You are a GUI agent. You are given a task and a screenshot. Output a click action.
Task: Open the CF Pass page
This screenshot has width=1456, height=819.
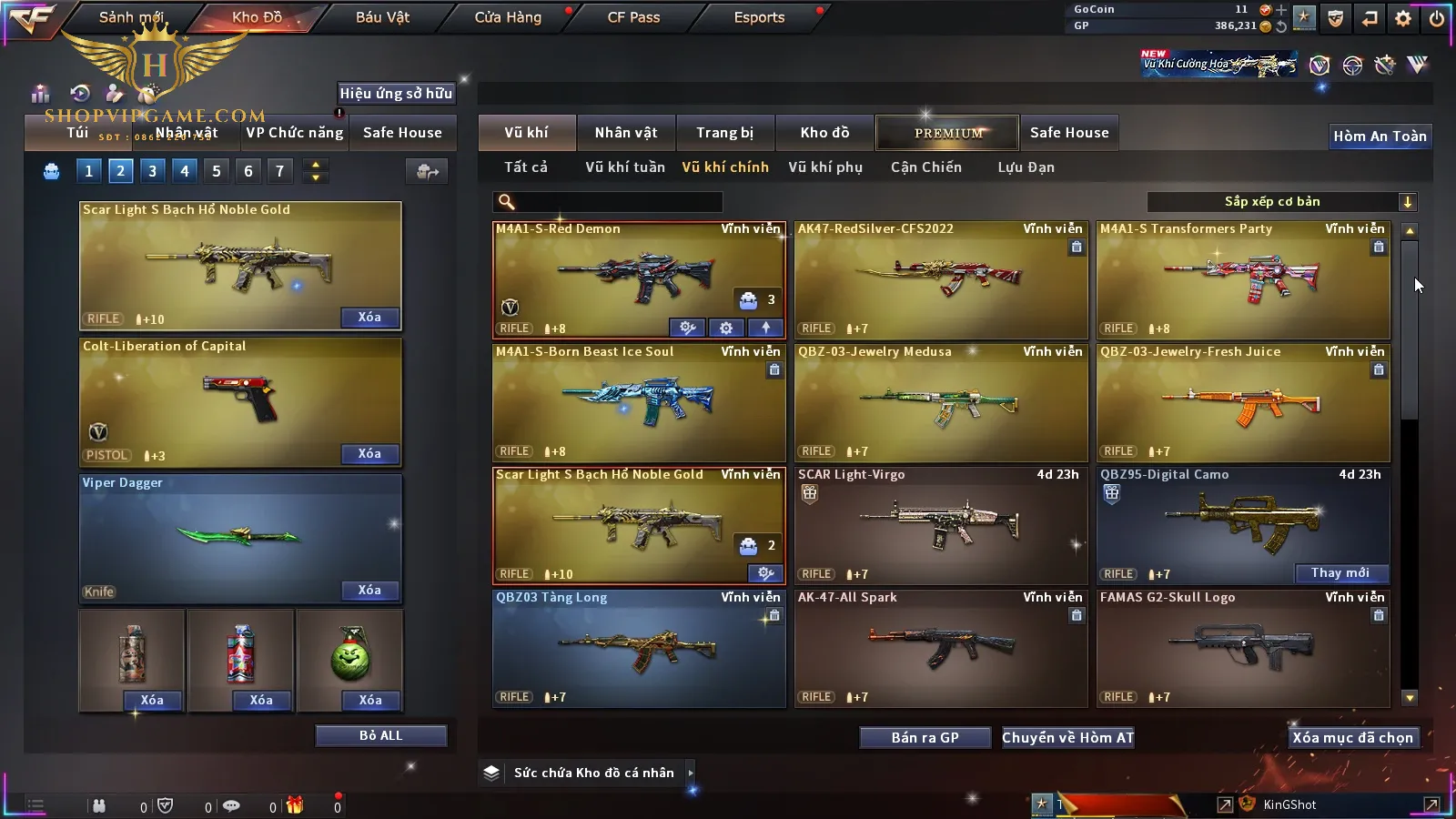(x=633, y=17)
